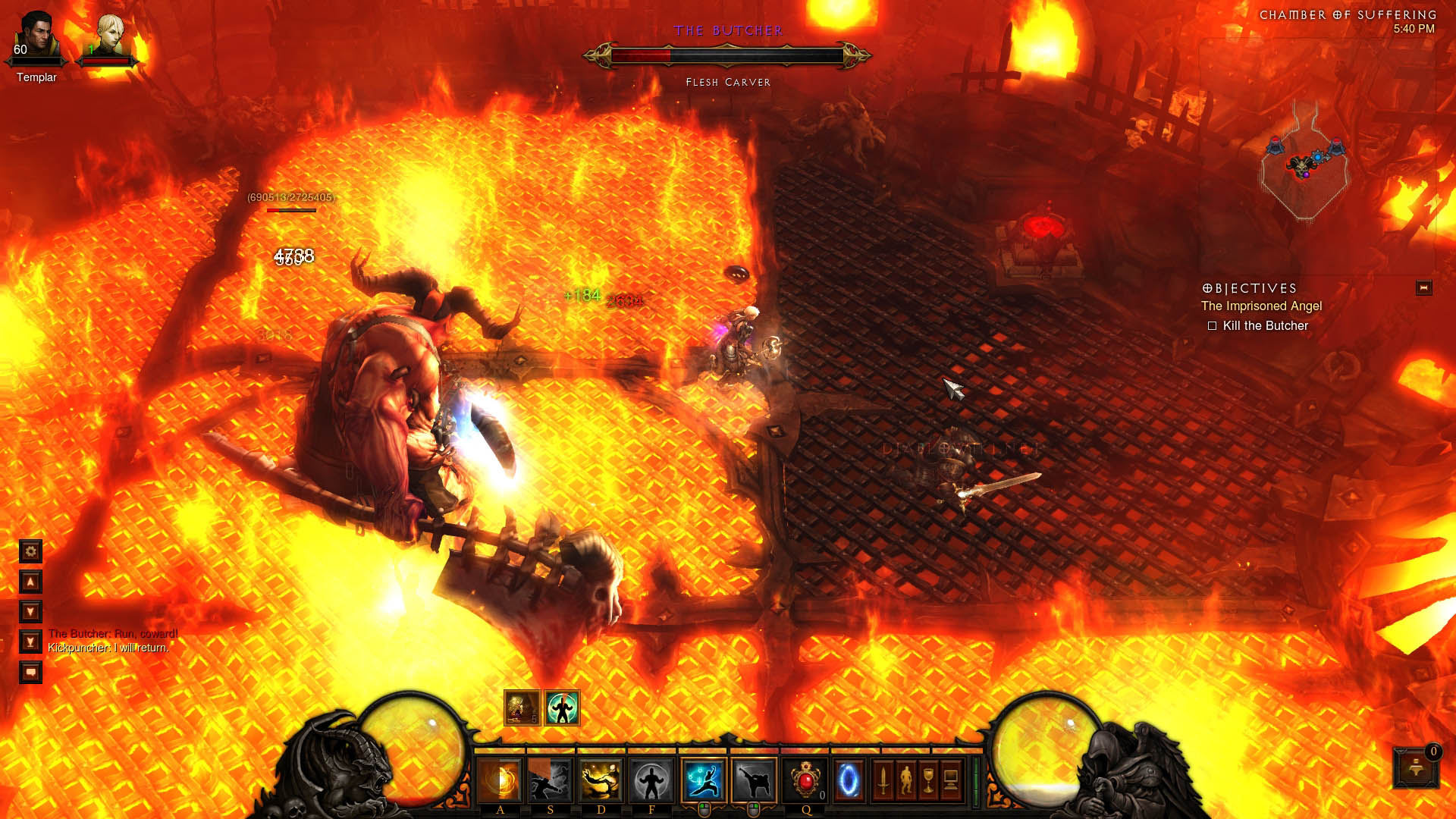Collapse the Objectives tracker
Screen dimensions: 1456x819
[1423, 288]
